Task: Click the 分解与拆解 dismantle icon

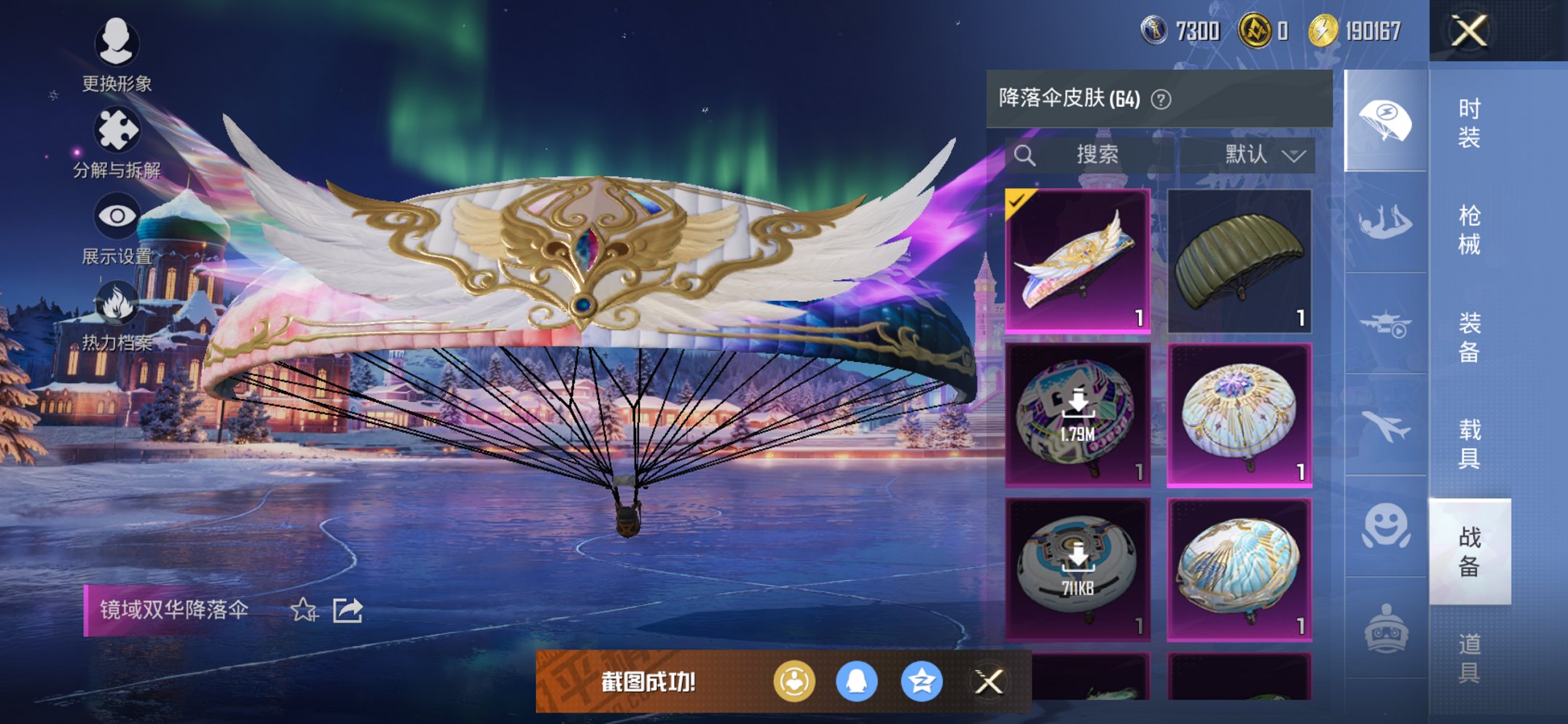Action: (x=119, y=128)
